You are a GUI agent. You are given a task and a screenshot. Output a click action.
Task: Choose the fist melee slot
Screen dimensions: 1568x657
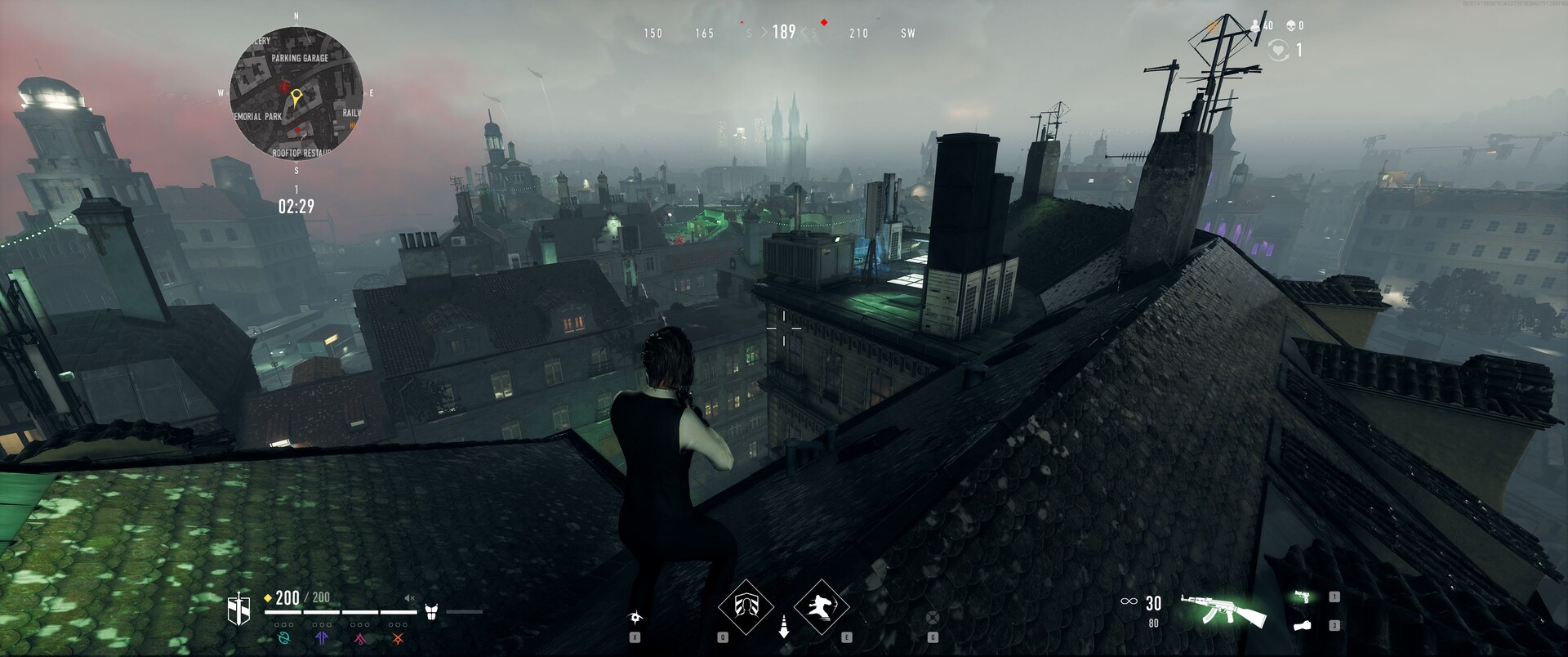point(1303,625)
